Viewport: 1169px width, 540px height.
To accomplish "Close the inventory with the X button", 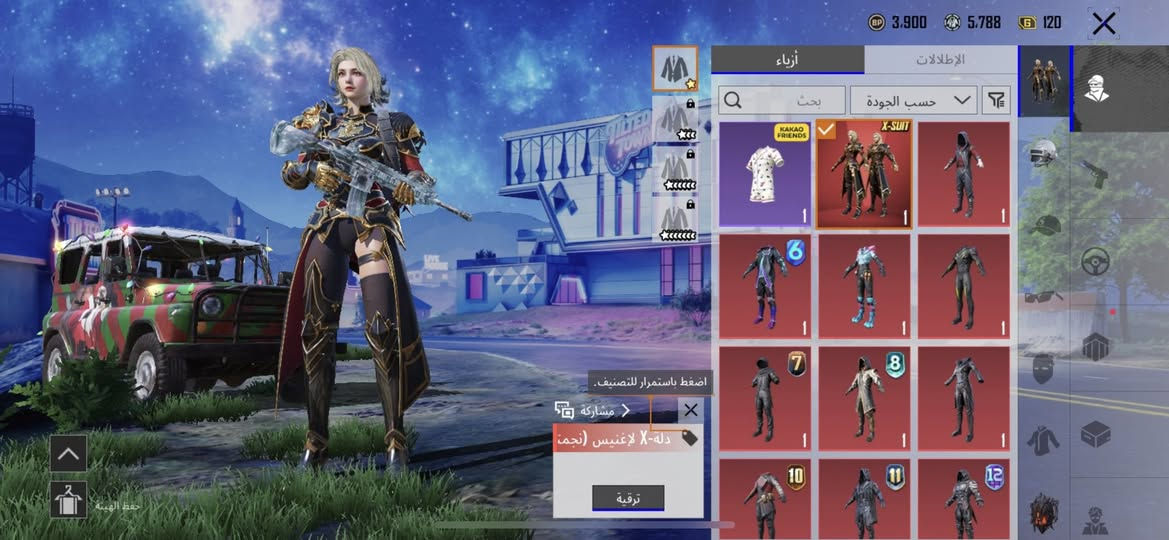I will coord(1103,23).
